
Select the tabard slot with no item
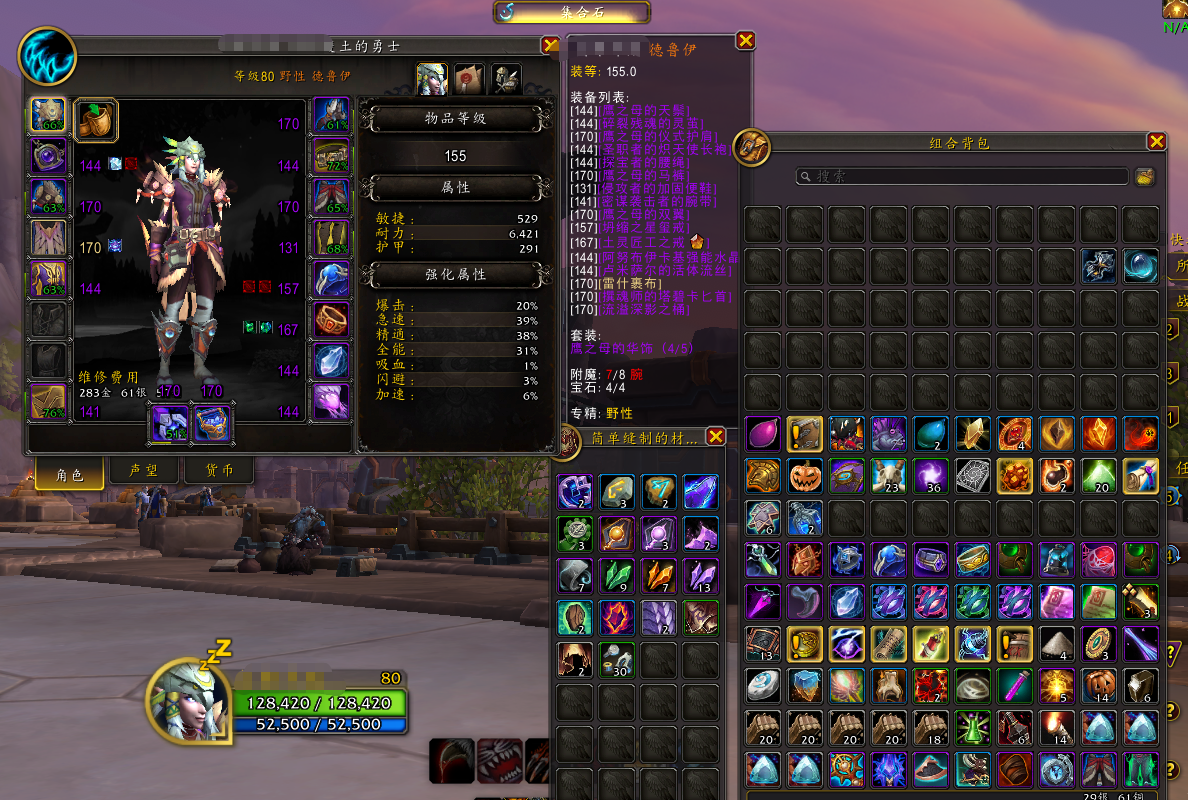48,361
